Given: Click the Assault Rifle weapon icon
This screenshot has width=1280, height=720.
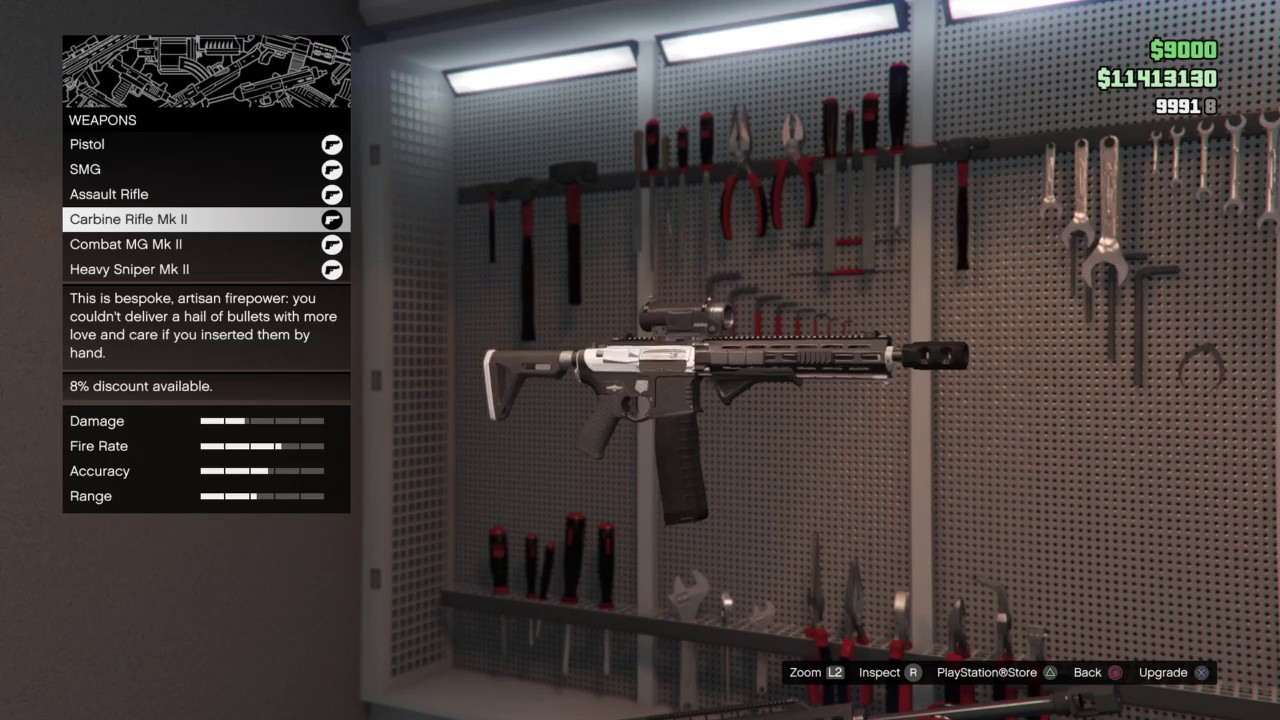Looking at the screenshot, I should point(332,195).
